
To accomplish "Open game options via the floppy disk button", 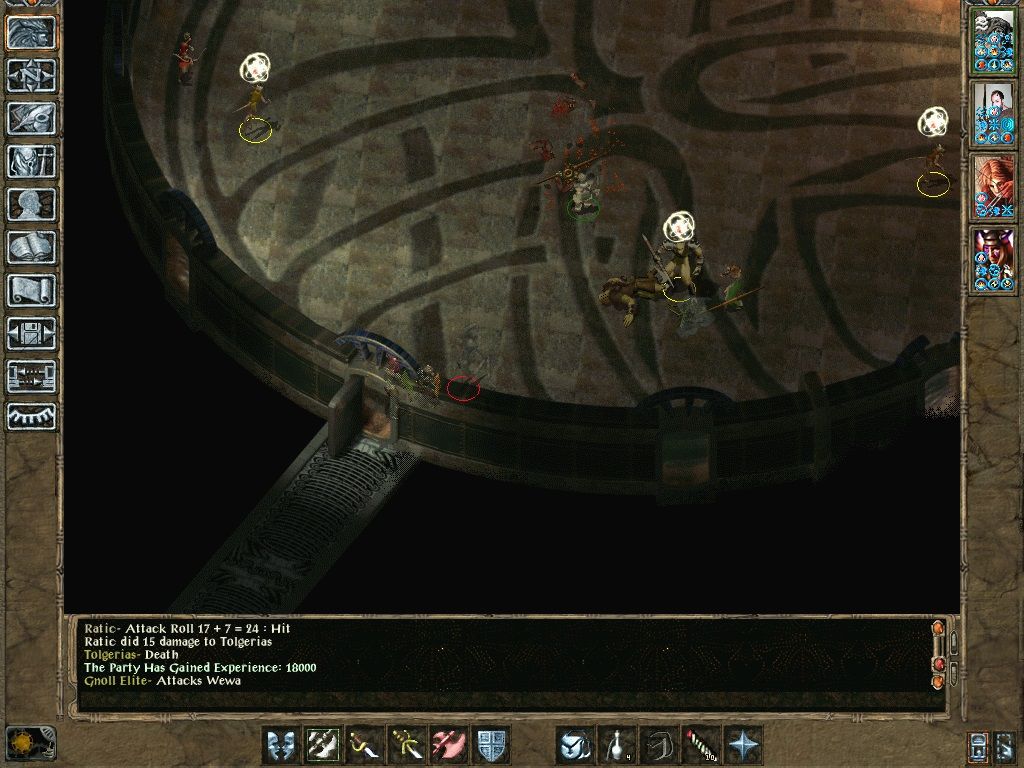I will pos(31,333).
